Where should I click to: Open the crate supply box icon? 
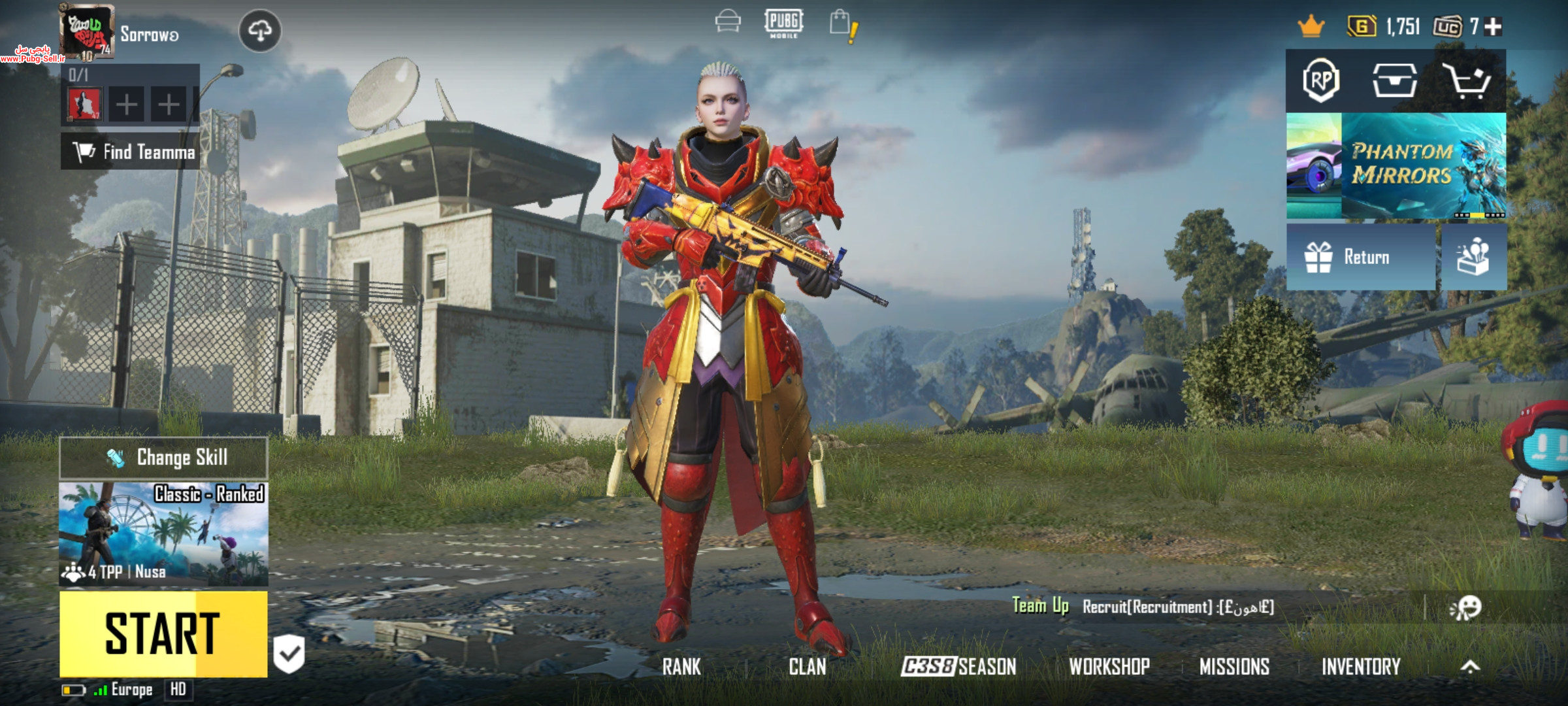tap(1394, 81)
